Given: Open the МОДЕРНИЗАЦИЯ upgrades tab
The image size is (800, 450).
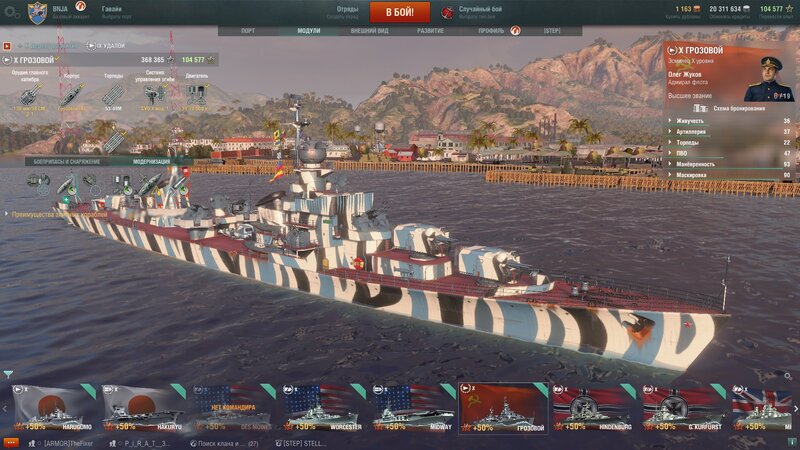Looking at the screenshot, I should pyautogui.click(x=150, y=160).
